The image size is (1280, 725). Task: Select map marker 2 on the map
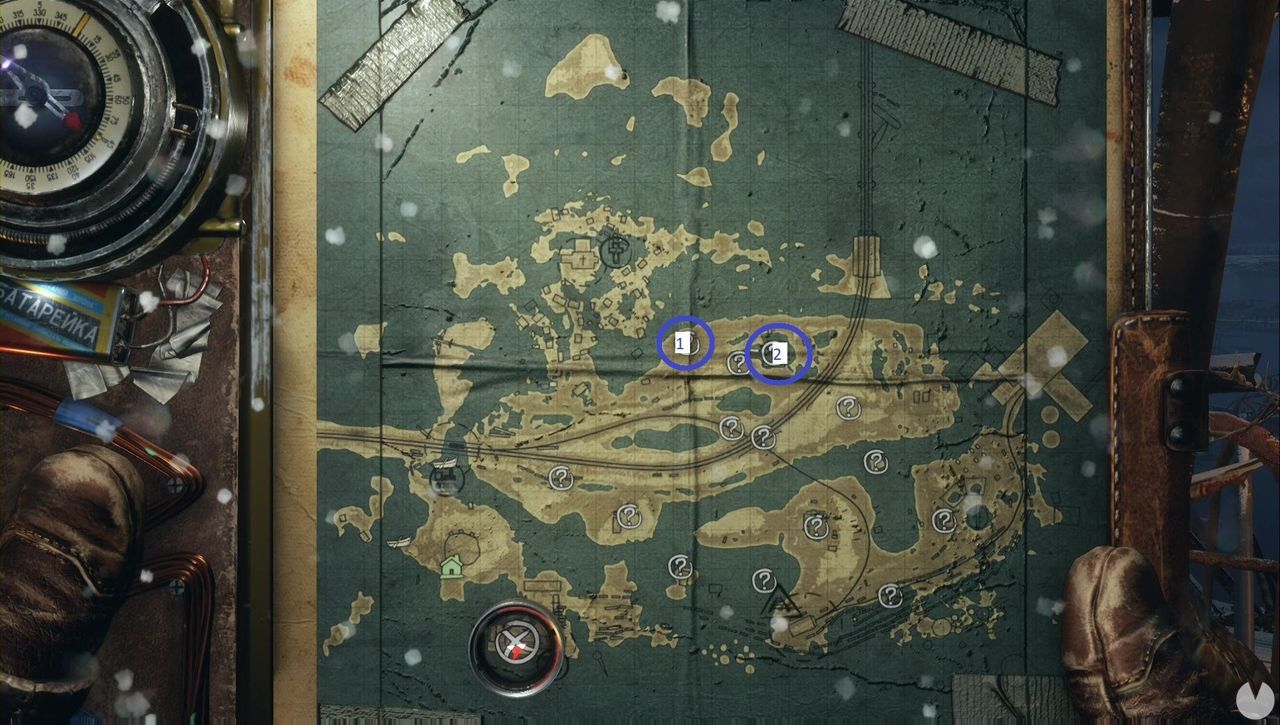tap(777, 352)
